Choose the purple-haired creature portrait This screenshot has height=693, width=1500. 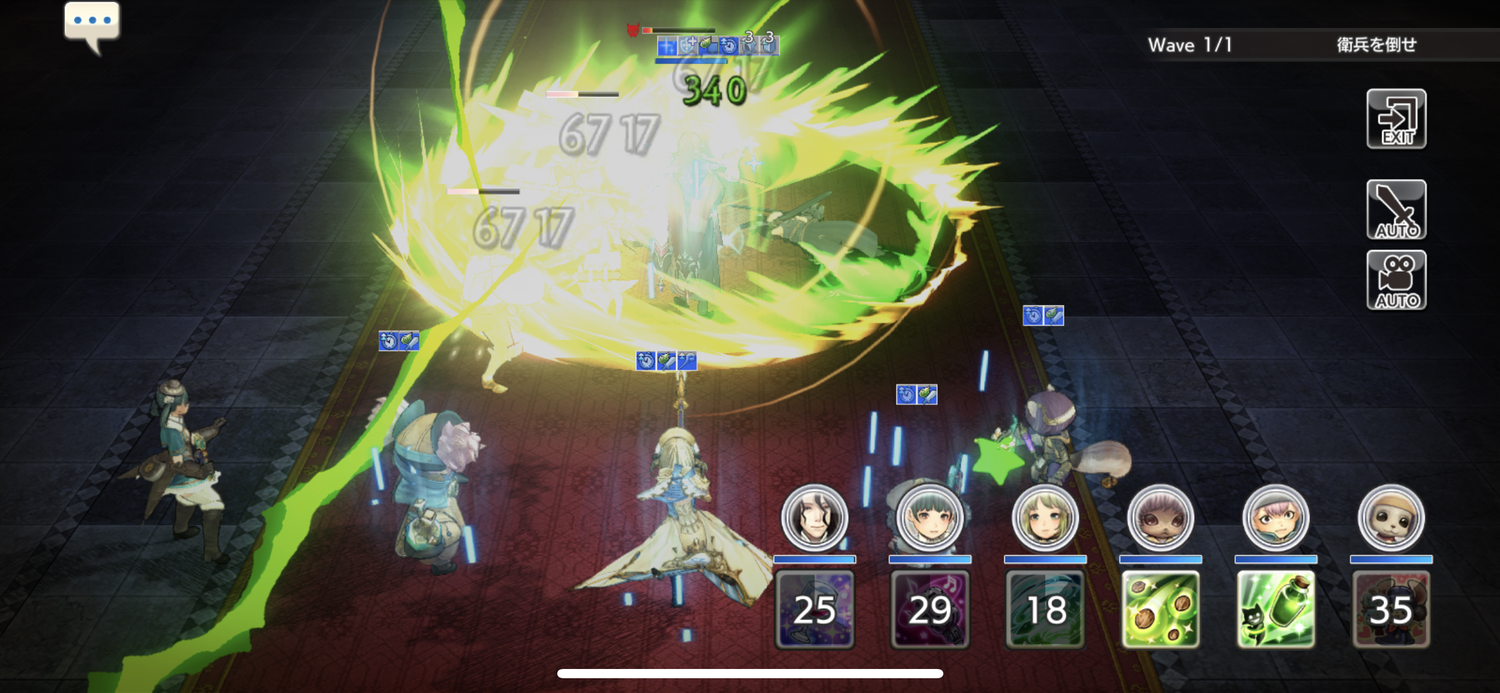(1160, 518)
